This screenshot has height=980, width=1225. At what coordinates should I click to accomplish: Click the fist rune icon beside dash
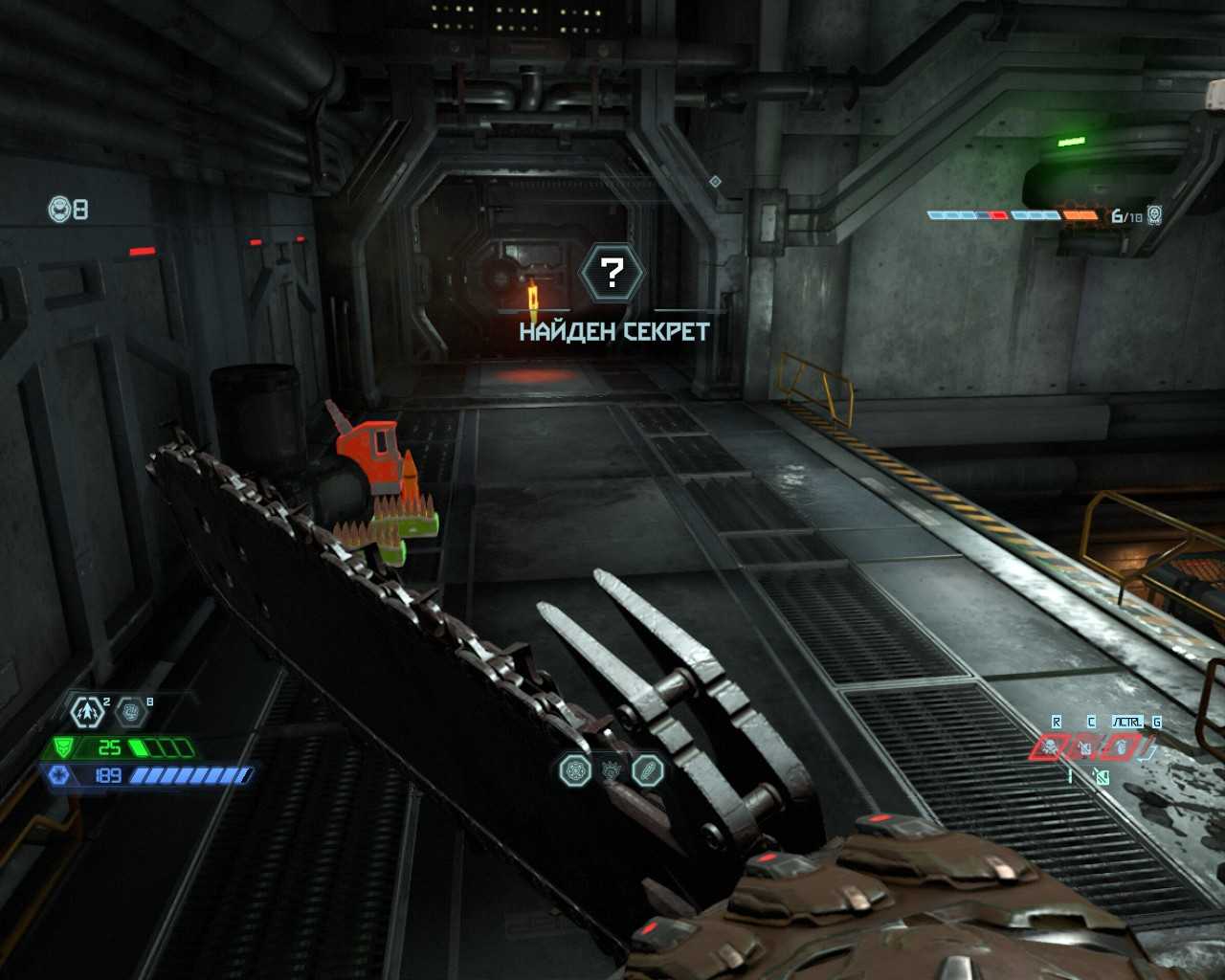coord(130,711)
